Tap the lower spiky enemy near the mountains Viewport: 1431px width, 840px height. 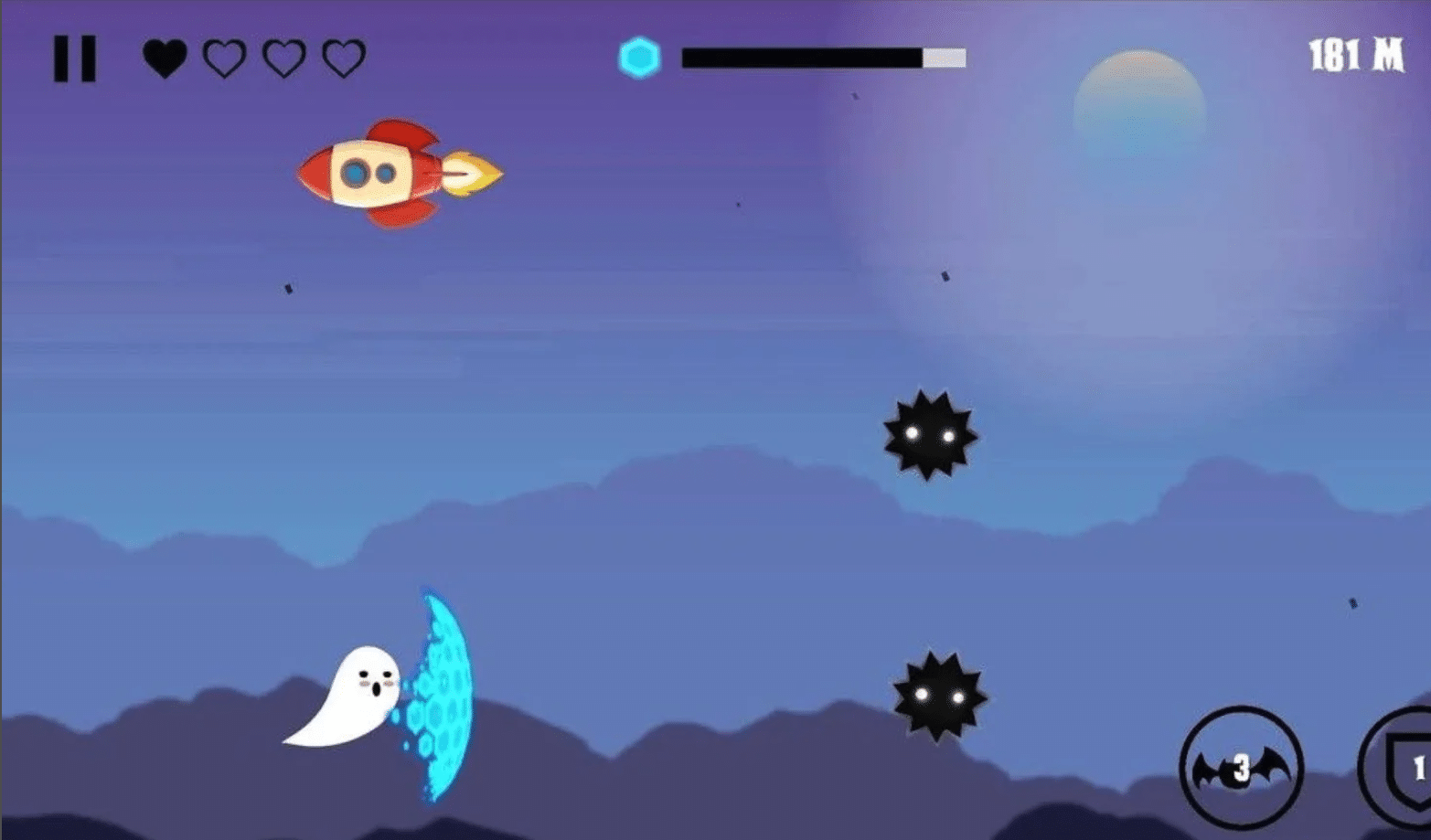[x=937, y=696]
